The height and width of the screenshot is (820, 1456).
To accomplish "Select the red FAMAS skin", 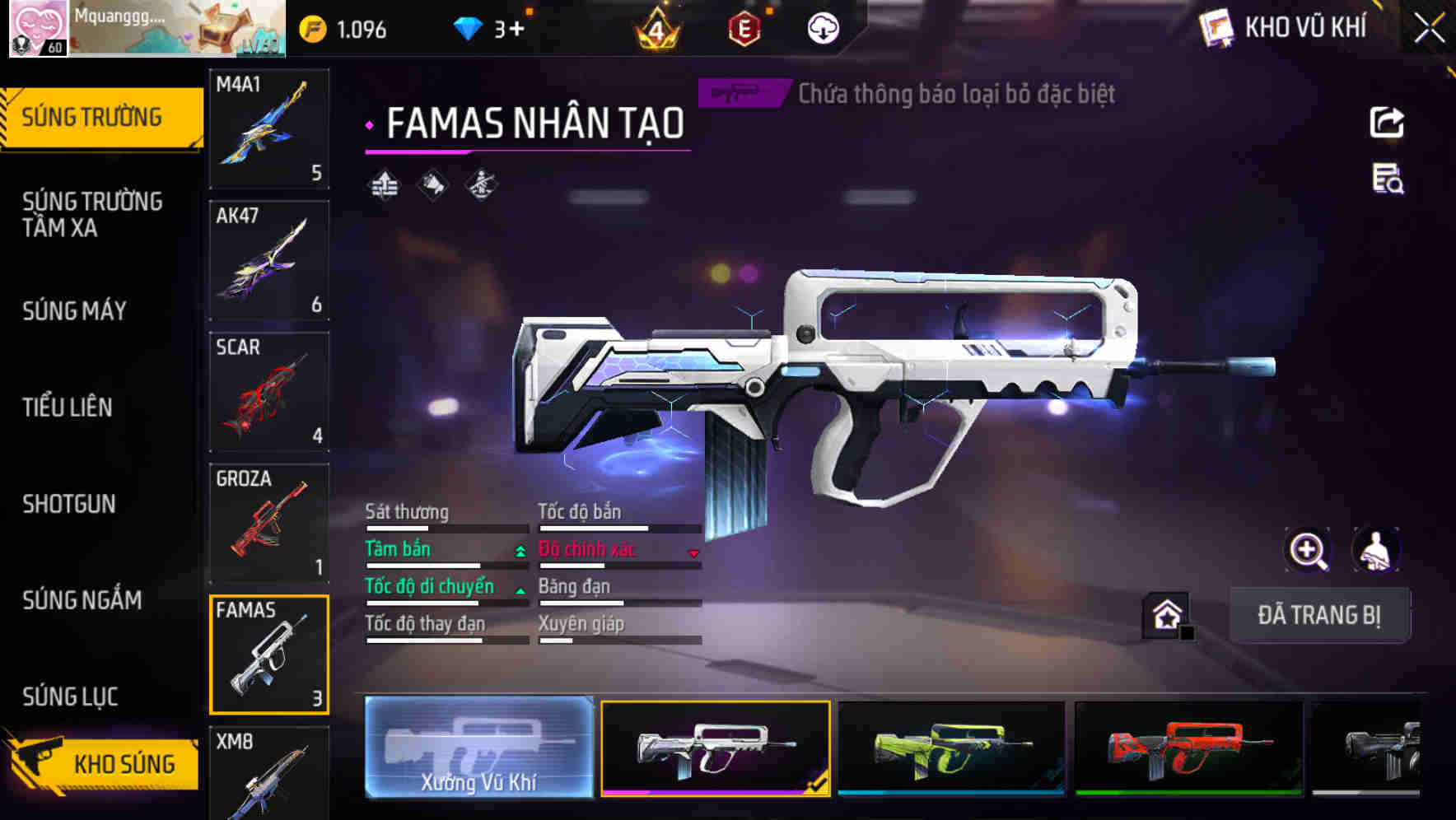I will [x=1188, y=748].
